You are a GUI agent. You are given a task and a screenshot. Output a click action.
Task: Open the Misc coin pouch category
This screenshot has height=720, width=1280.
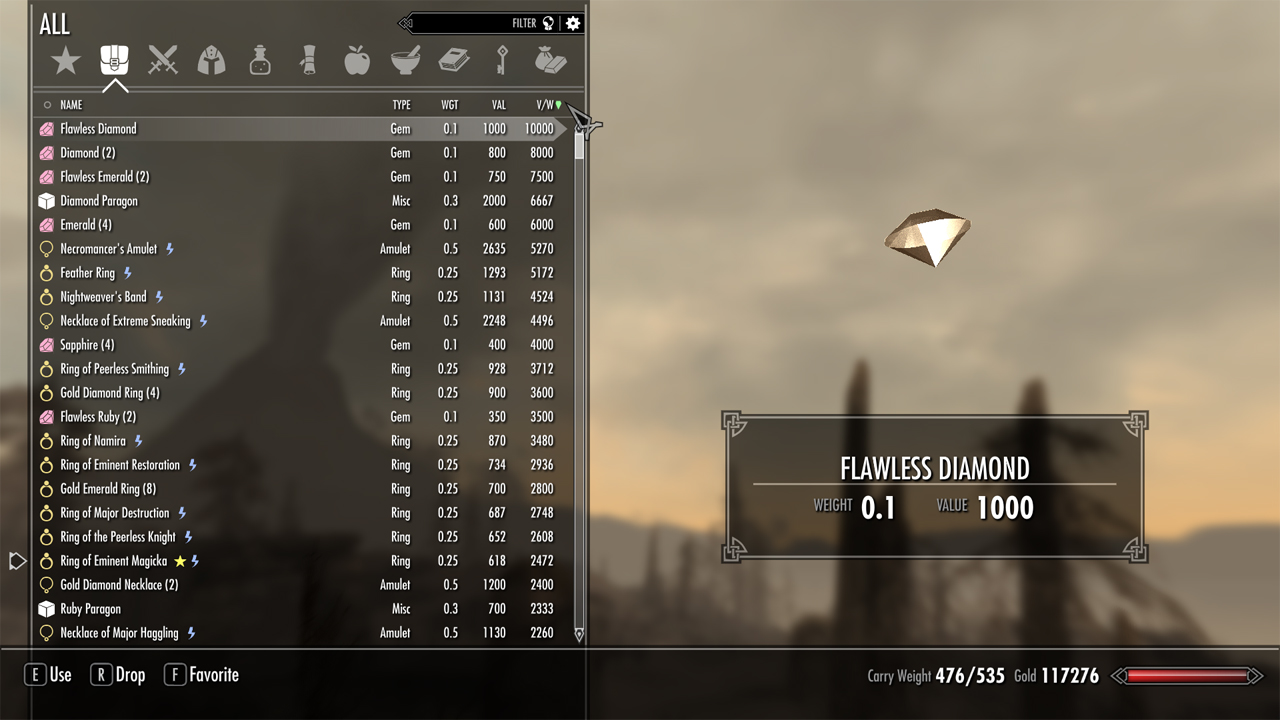point(550,61)
